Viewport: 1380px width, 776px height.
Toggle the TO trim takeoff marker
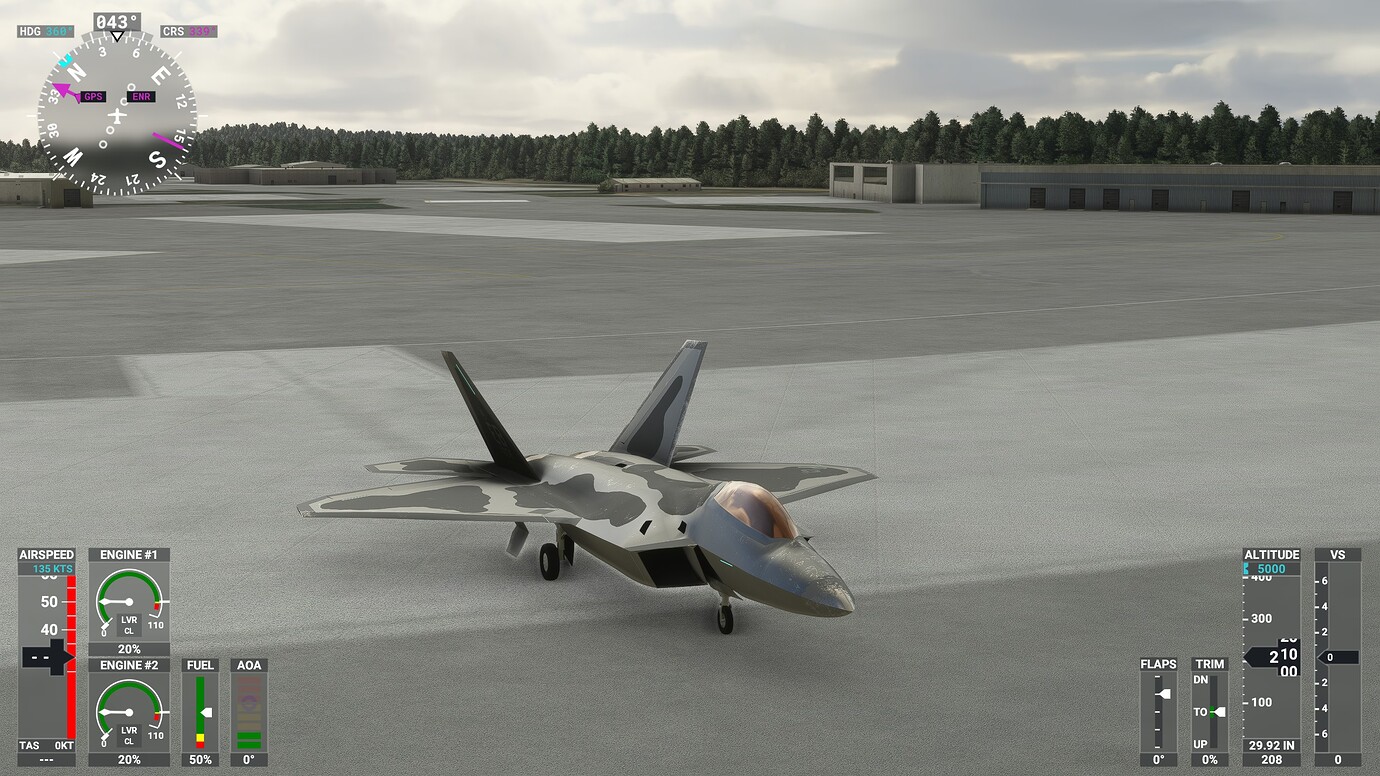[1208, 712]
